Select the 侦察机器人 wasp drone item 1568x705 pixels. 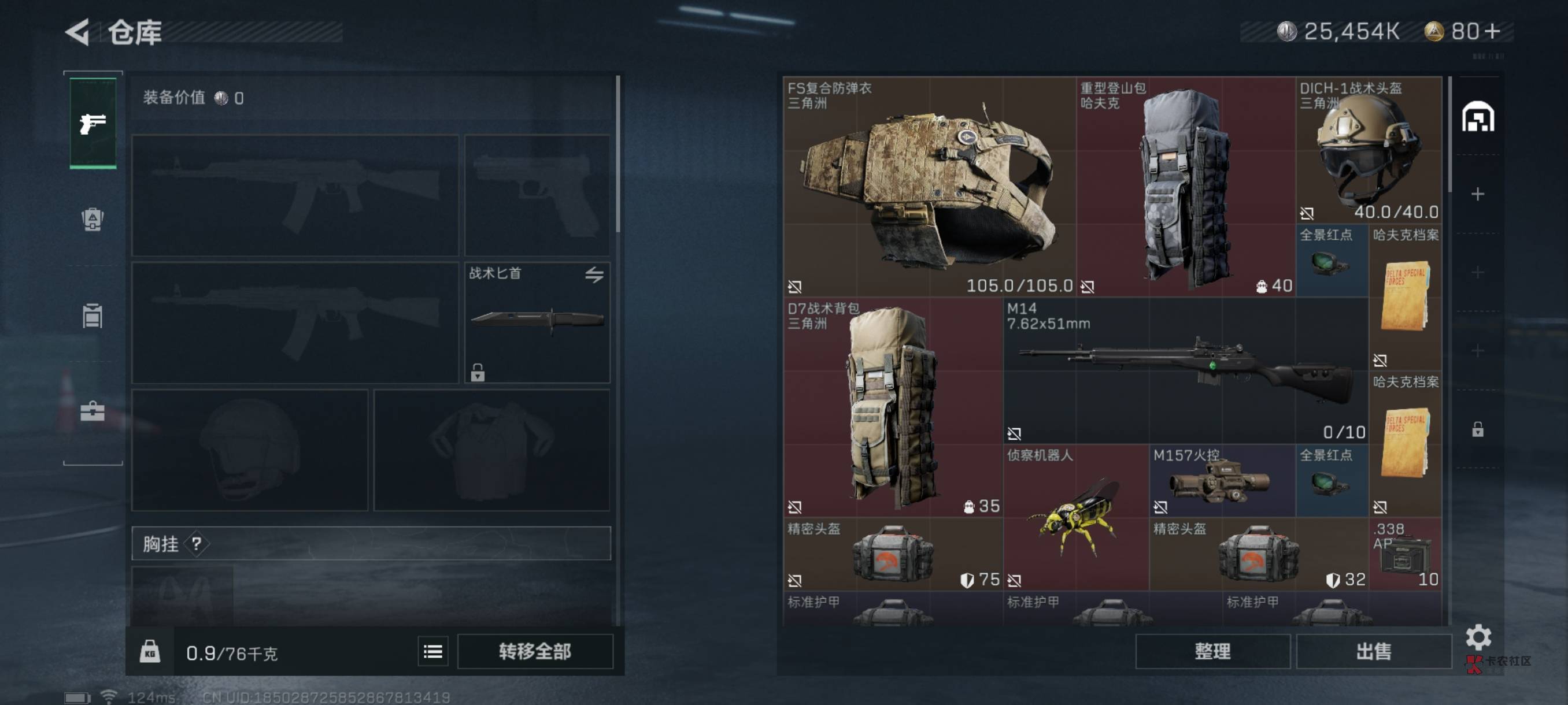(1075, 517)
